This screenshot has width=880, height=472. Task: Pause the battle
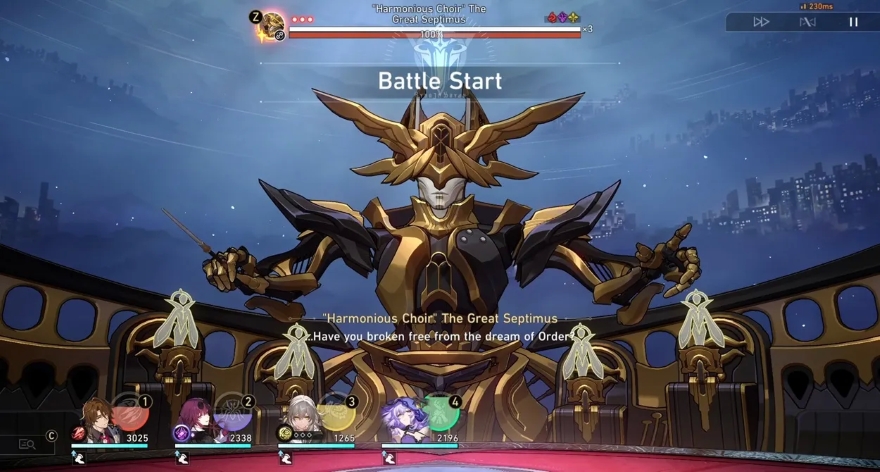[853, 21]
